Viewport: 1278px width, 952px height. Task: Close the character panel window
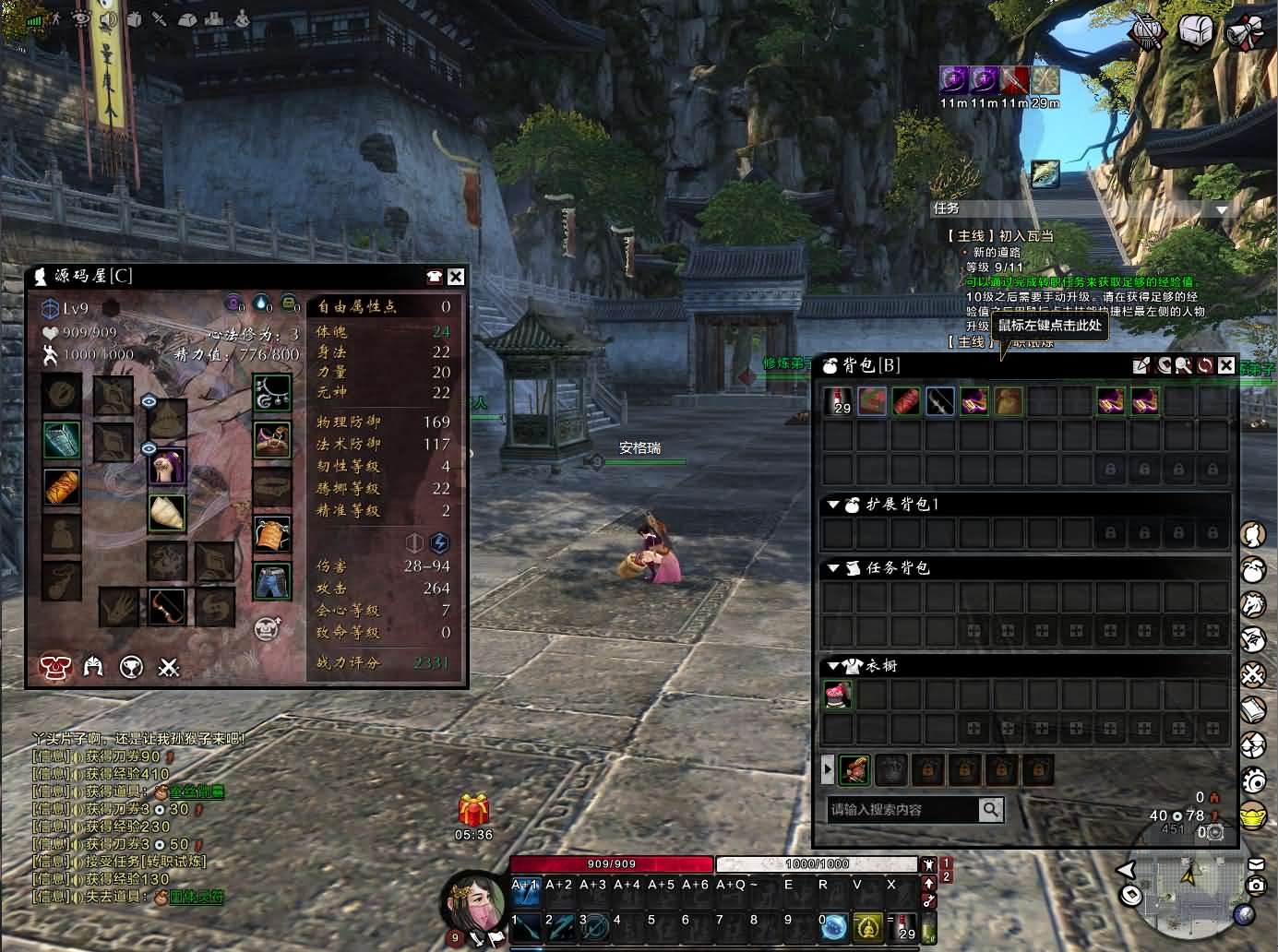[456, 277]
